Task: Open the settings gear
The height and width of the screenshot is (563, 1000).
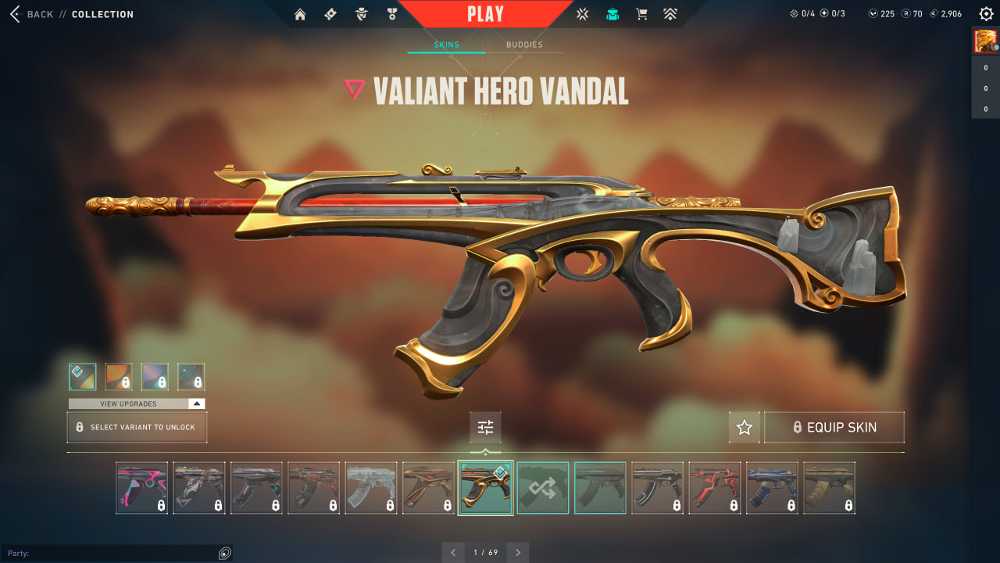Action: point(986,14)
